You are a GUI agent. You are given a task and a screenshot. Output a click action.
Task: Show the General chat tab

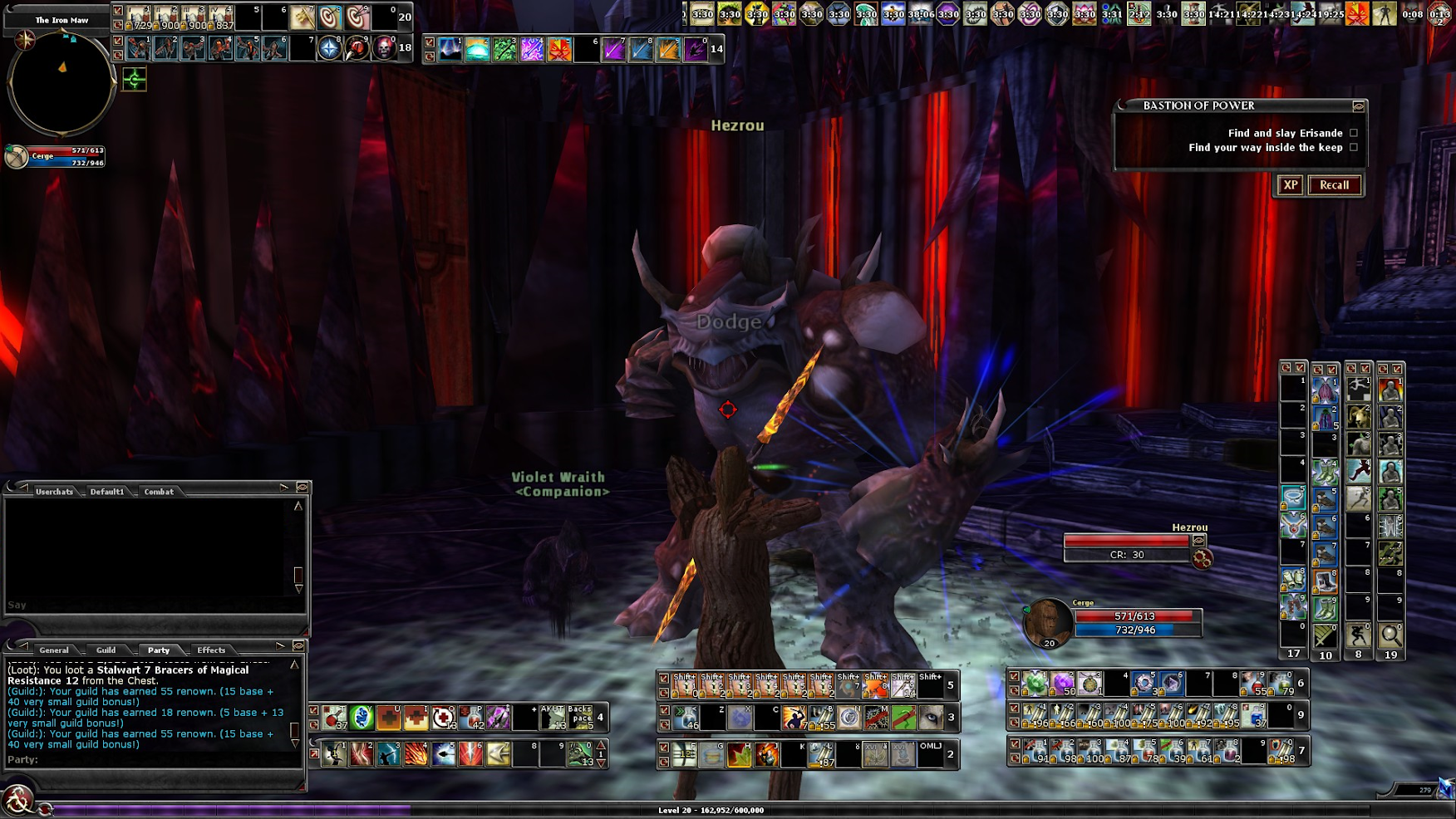click(x=54, y=650)
